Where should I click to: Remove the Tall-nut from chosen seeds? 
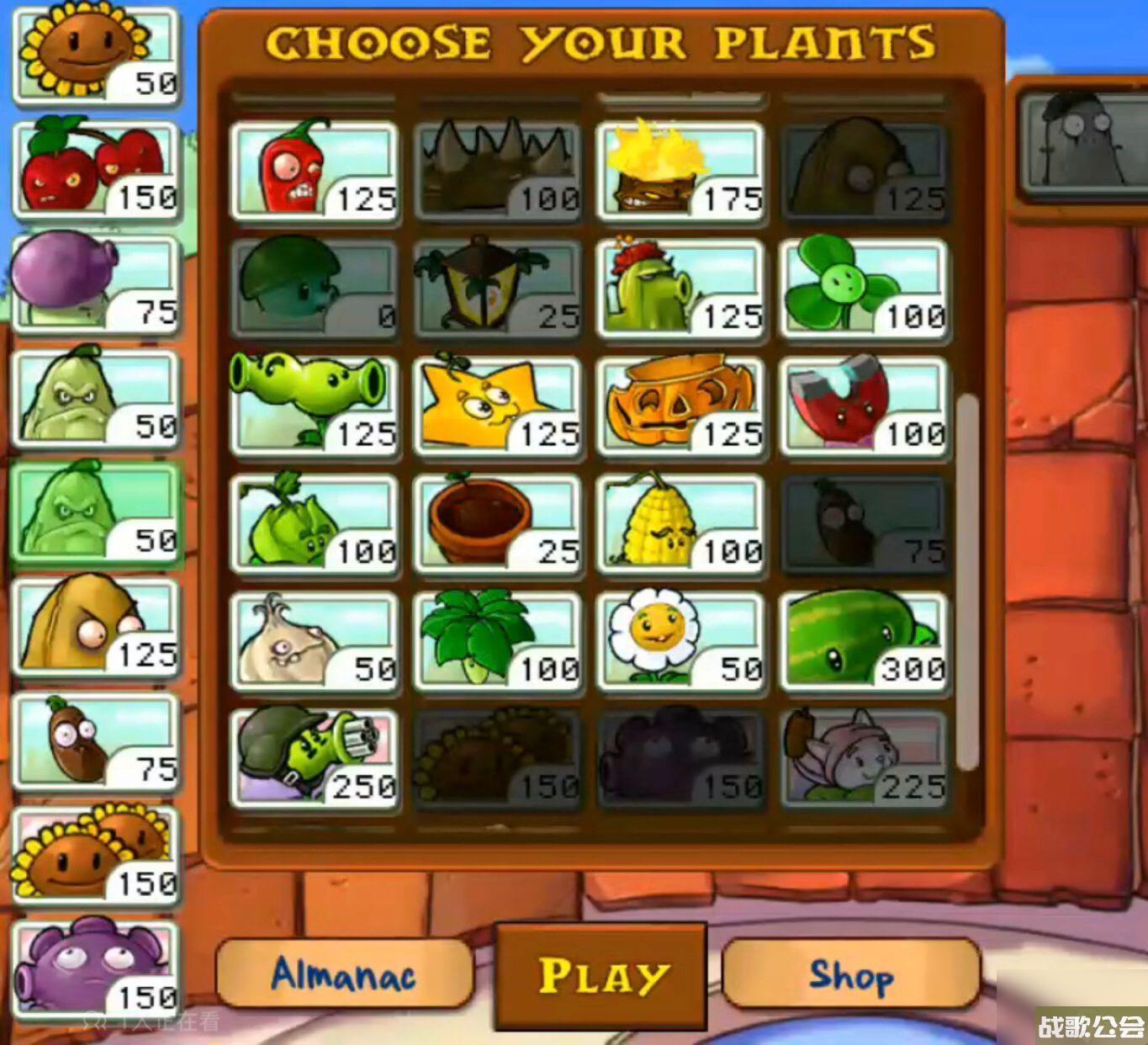tap(96, 628)
